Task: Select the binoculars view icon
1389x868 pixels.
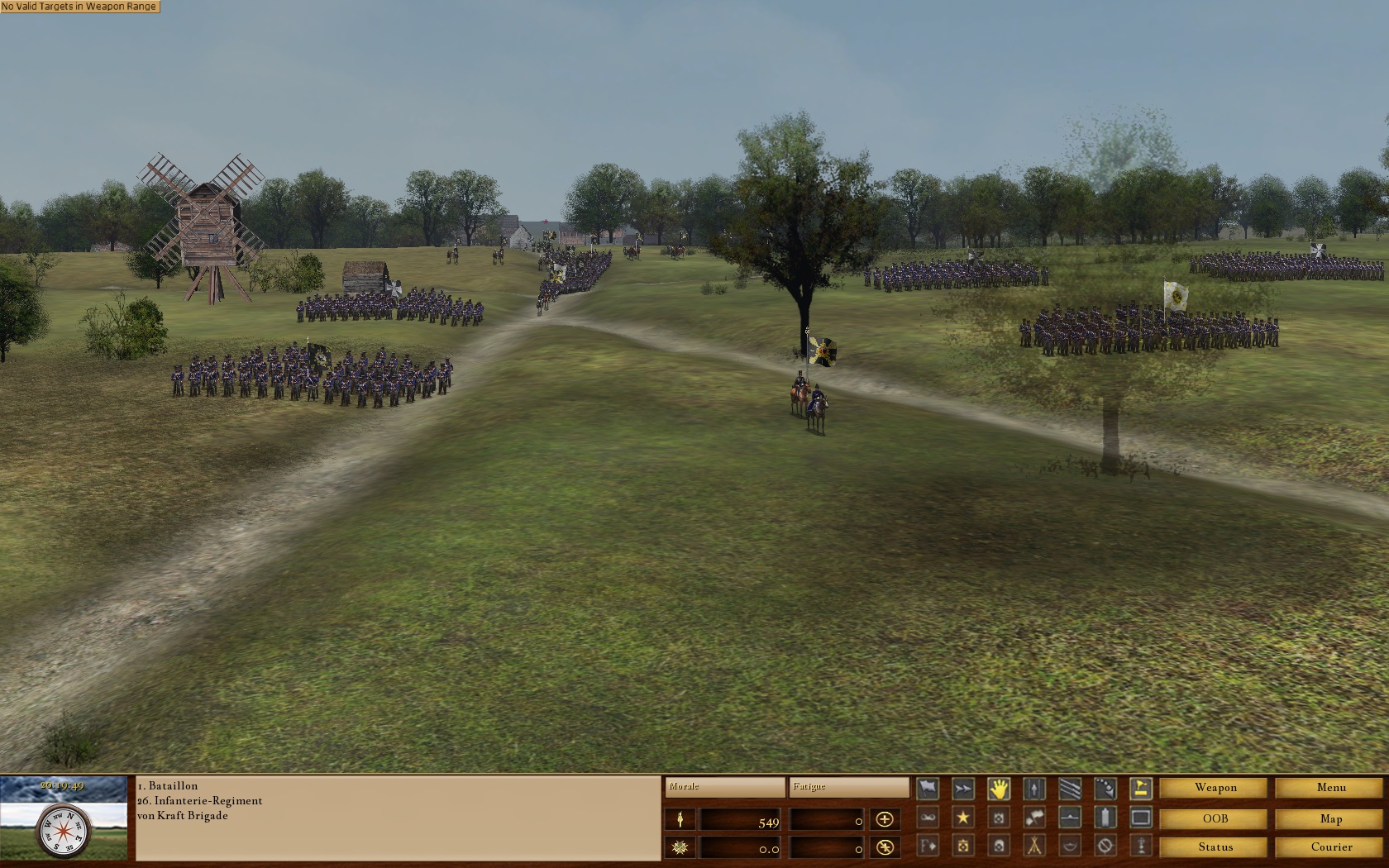Action: pos(928,818)
